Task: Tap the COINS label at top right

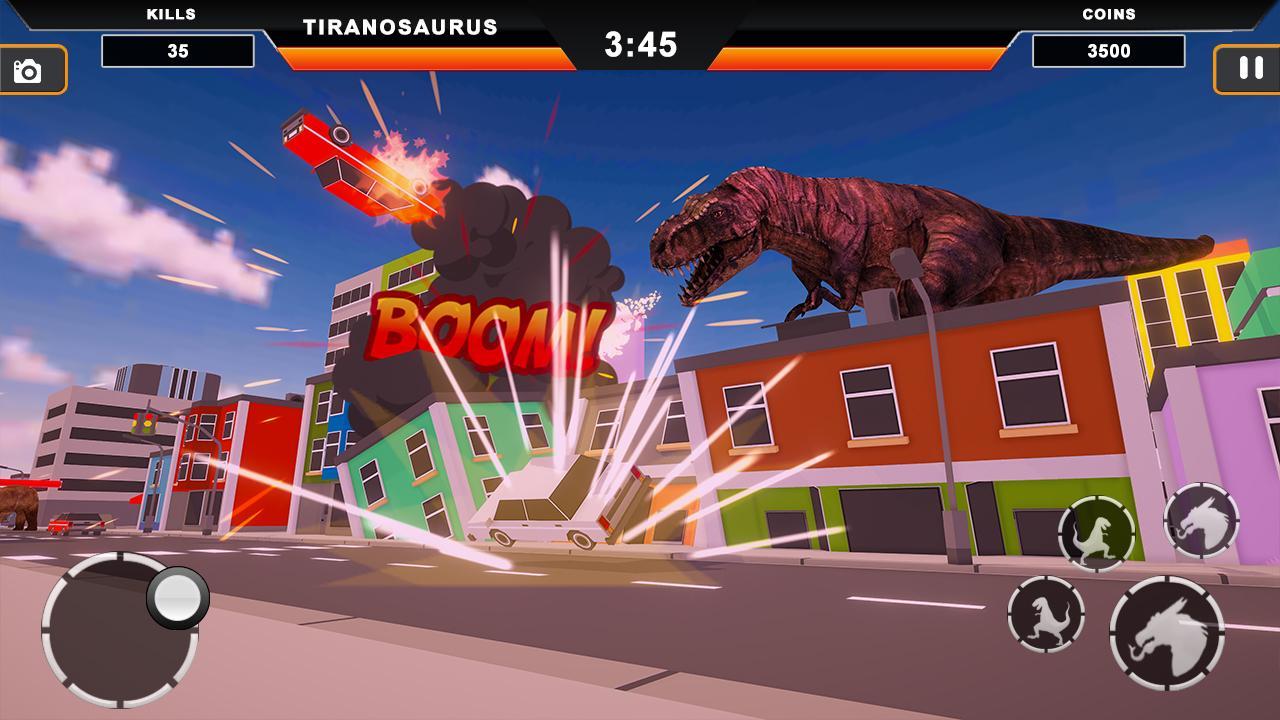Action: coord(1108,14)
